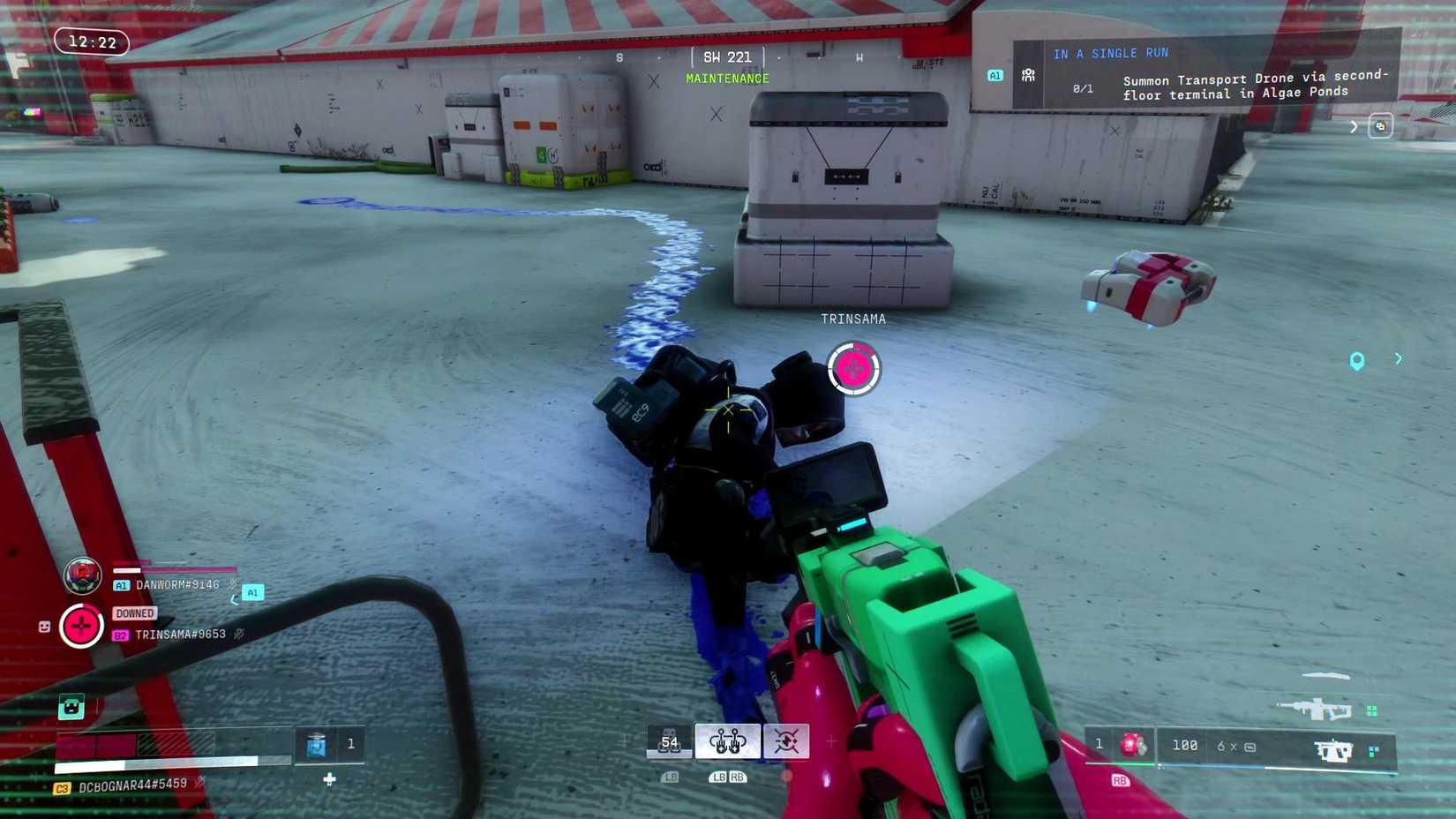Open the quest details panel icon next to chevron
Viewport: 1456px width, 819px height.
pyautogui.click(x=1379, y=126)
